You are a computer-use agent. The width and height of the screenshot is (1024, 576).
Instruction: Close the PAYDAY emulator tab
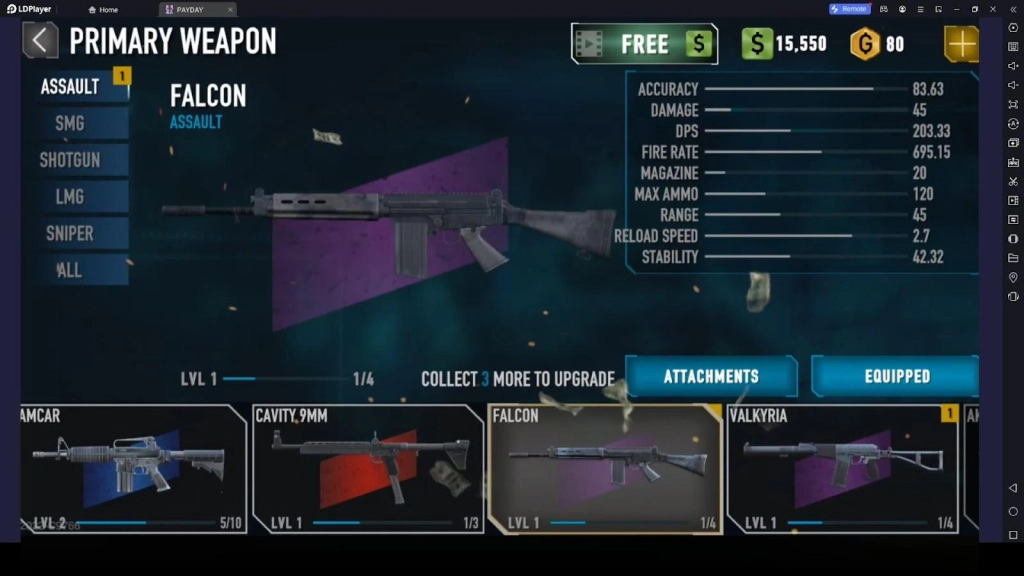coord(230,9)
